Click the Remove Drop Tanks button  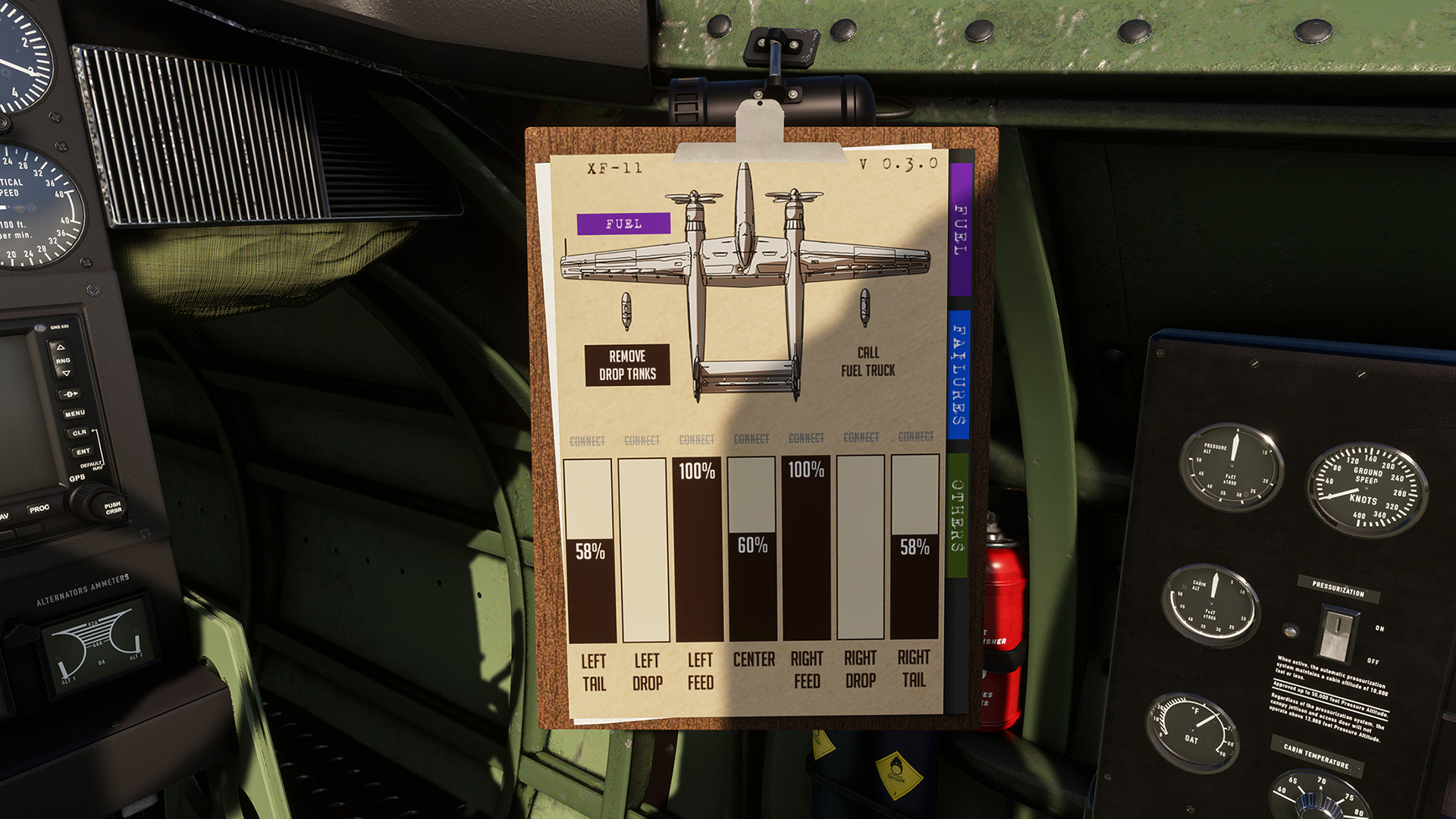tap(627, 365)
